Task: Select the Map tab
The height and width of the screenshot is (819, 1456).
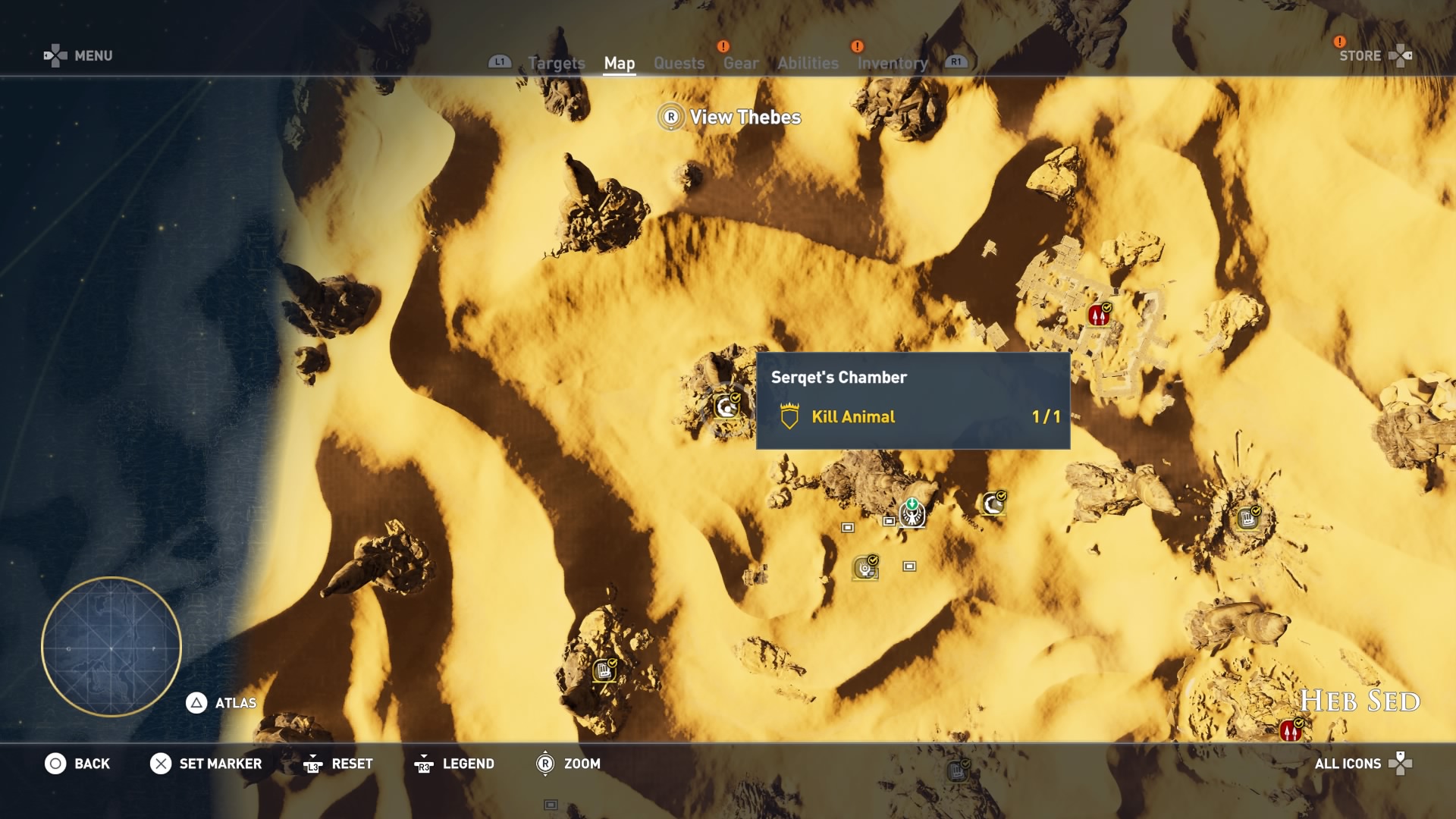Action: [619, 64]
